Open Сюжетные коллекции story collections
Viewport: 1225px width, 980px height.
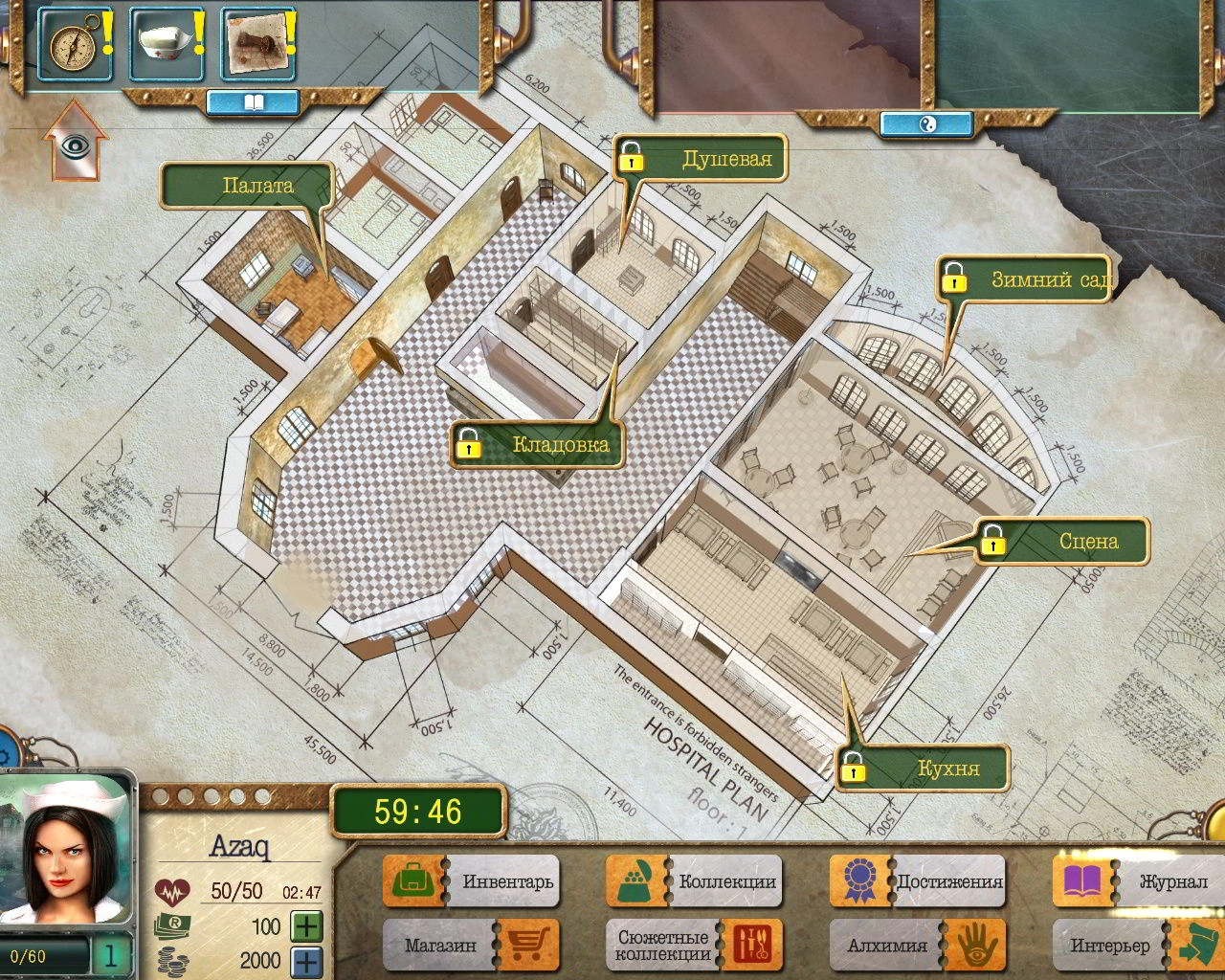pyautogui.click(x=694, y=946)
